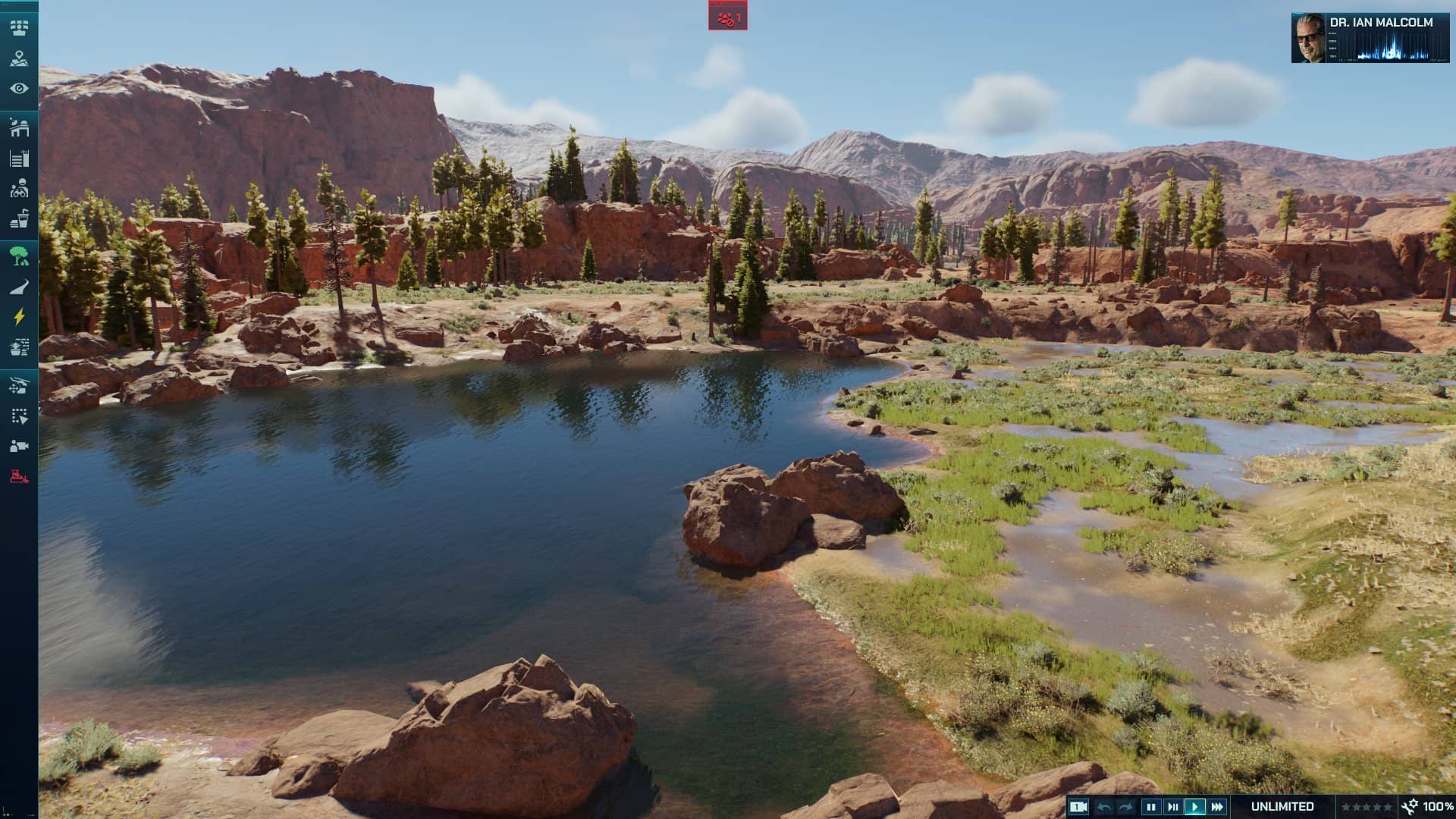The image size is (1456, 819).
Task: Open the map marker menu
Action: coord(19,58)
